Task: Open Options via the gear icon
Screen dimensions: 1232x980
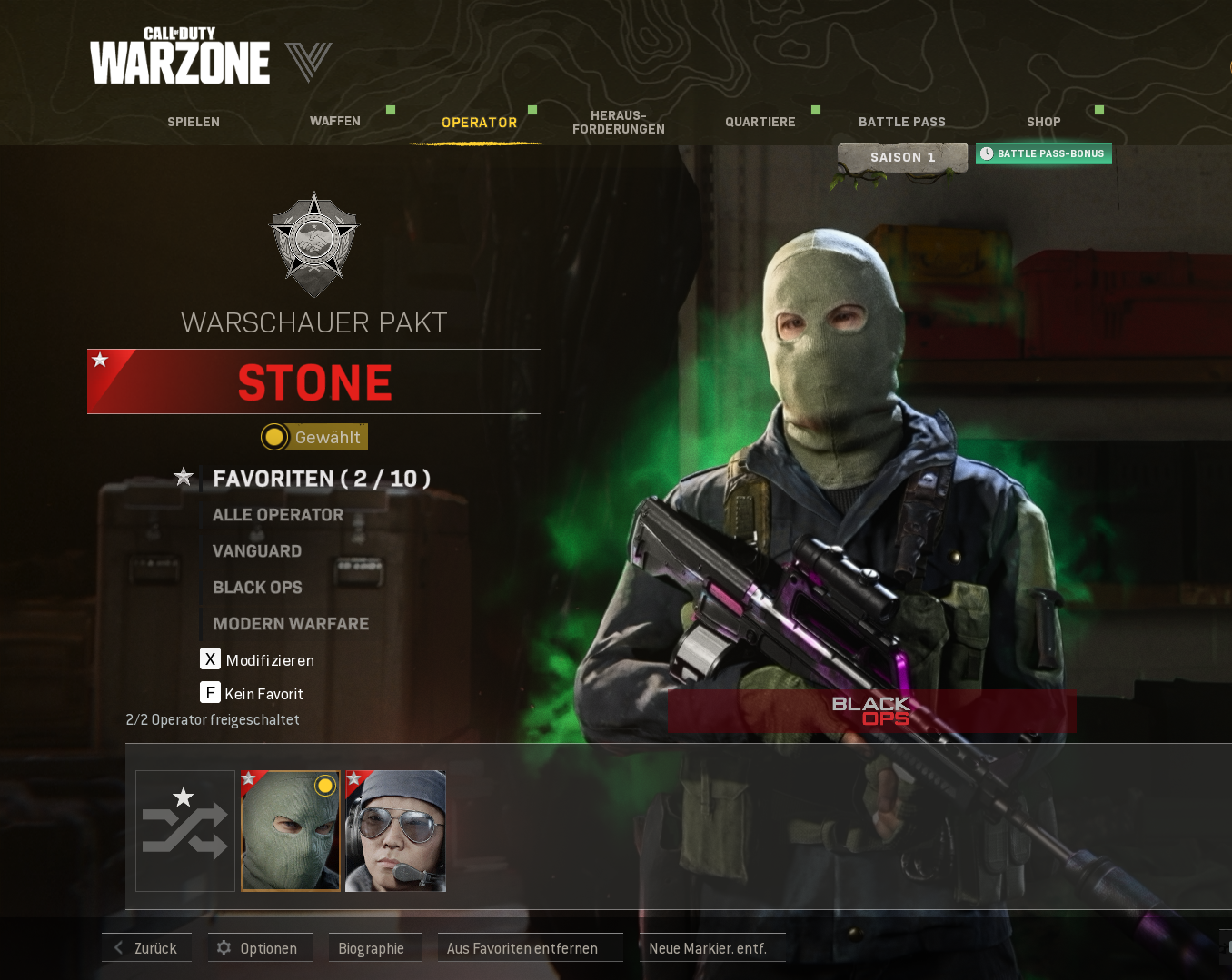Action: pyautogui.click(x=224, y=947)
